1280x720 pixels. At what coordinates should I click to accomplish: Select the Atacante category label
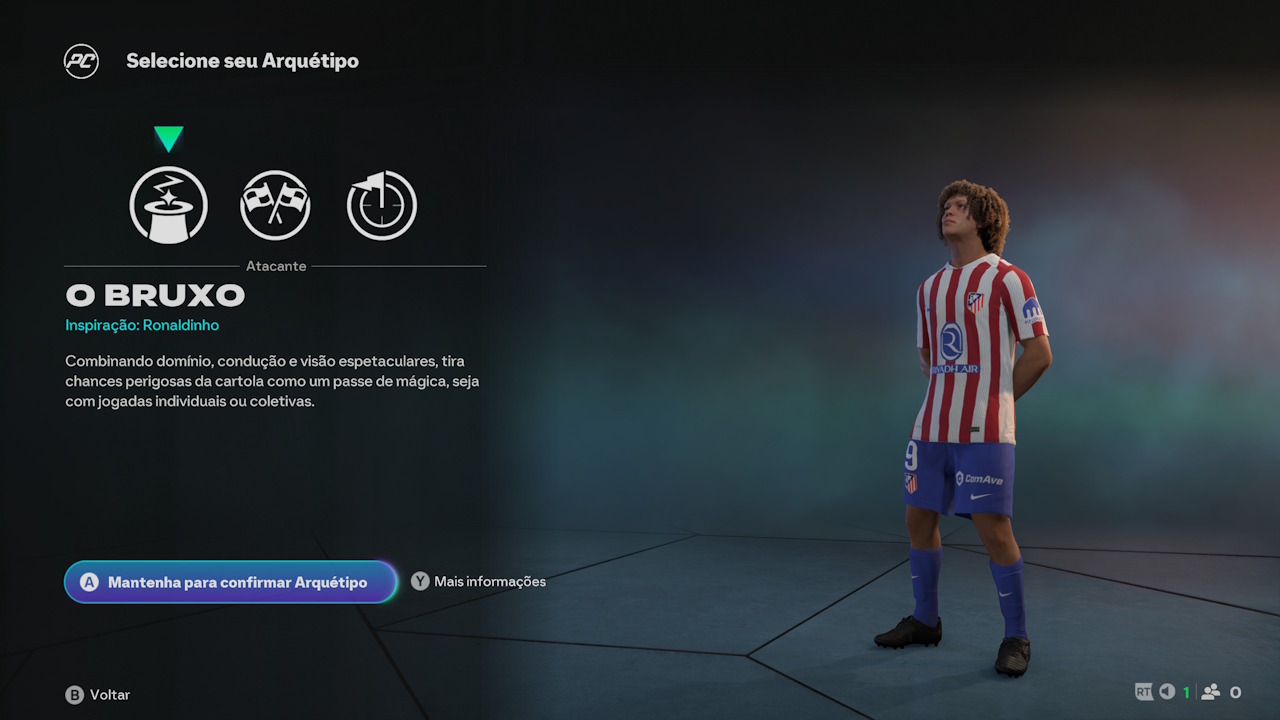(276, 266)
